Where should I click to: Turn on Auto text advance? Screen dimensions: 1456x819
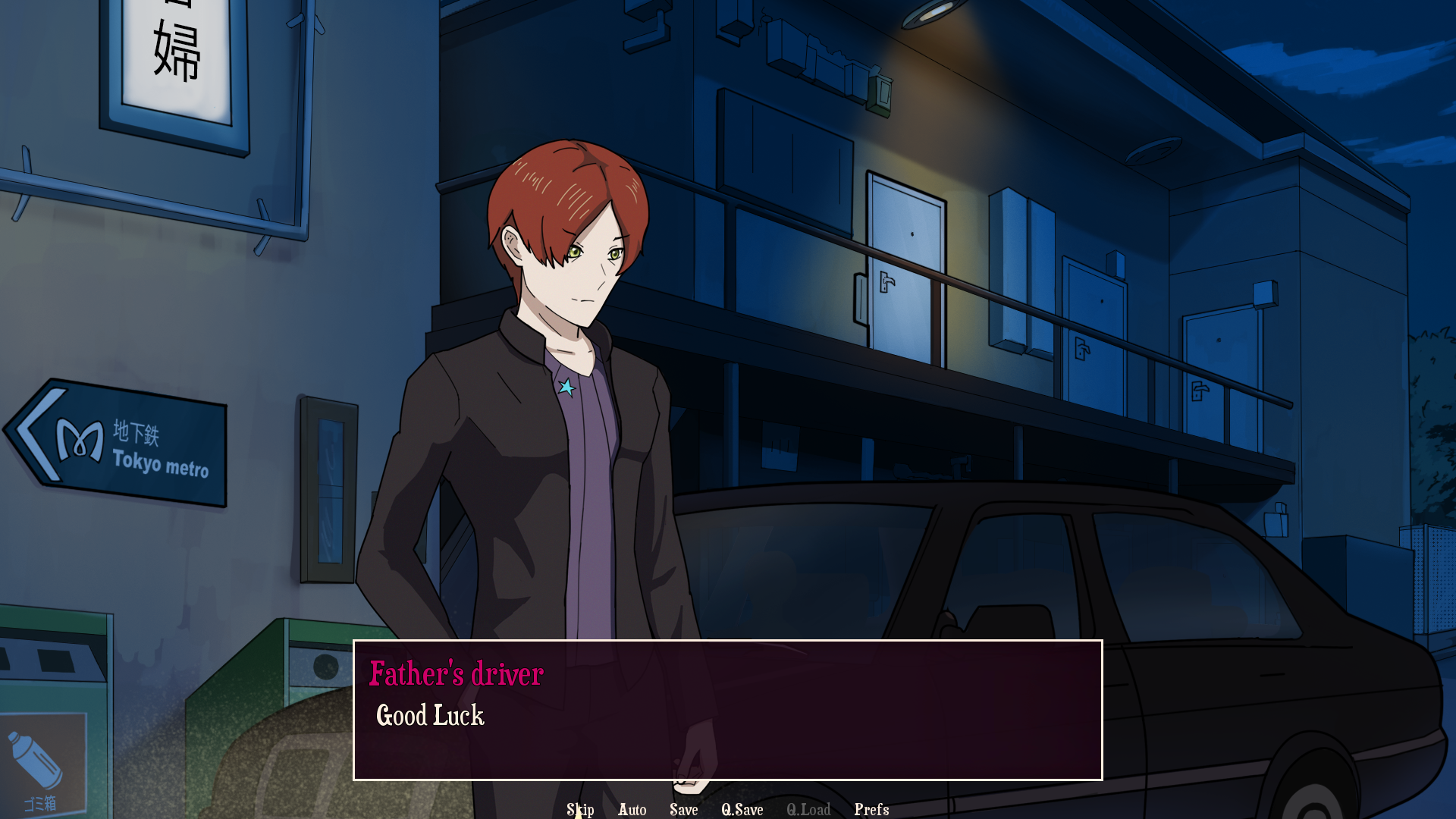click(x=632, y=809)
